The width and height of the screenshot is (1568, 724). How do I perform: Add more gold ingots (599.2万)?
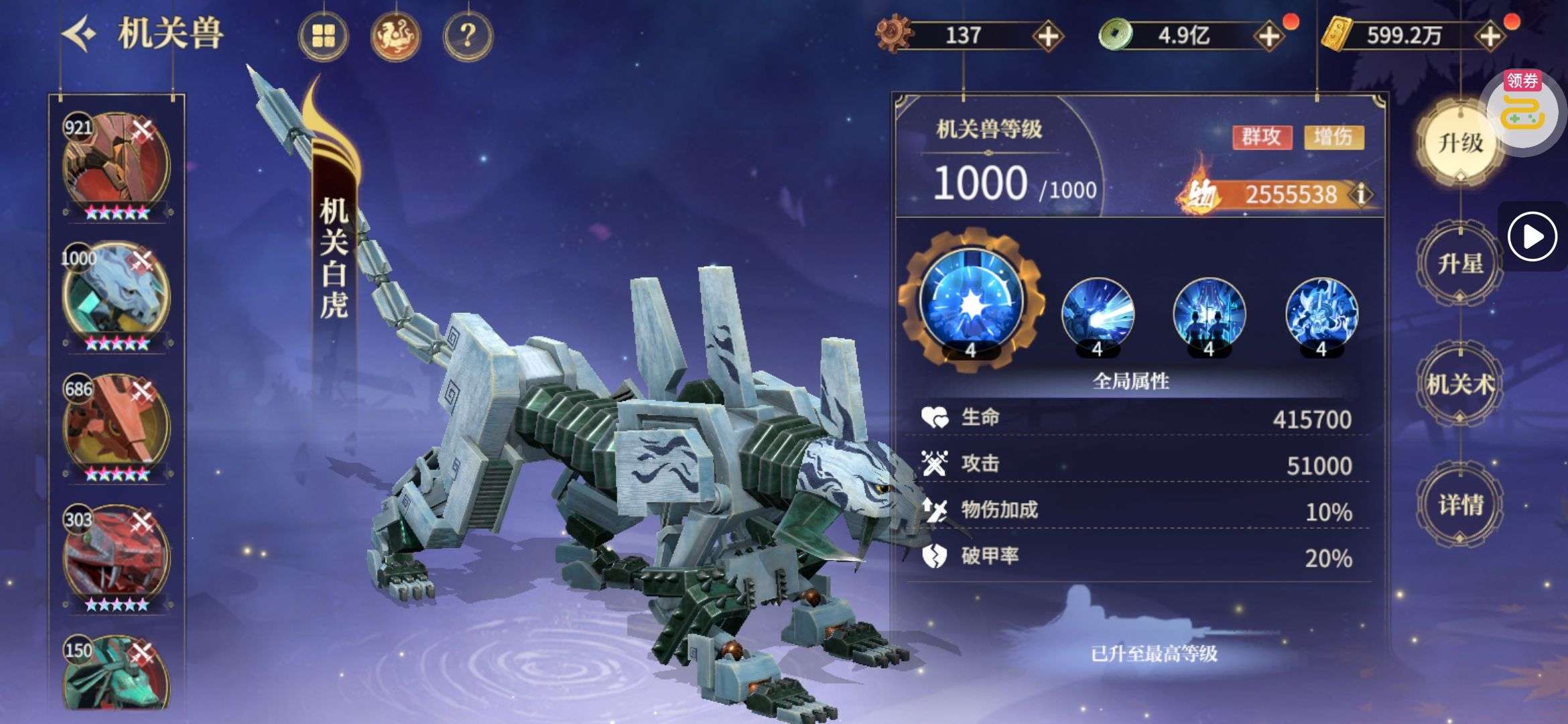click(x=1490, y=36)
